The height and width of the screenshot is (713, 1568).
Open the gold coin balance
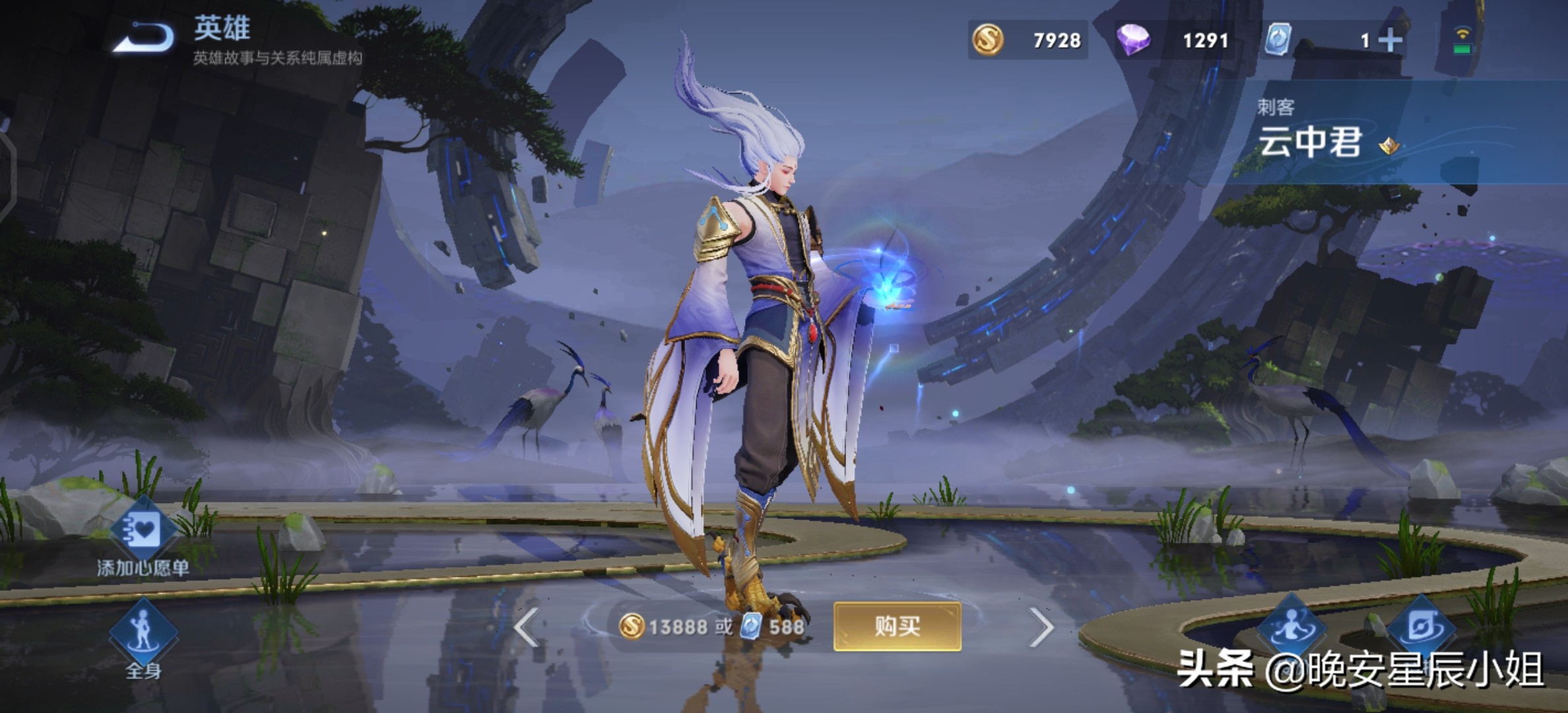pos(1027,40)
